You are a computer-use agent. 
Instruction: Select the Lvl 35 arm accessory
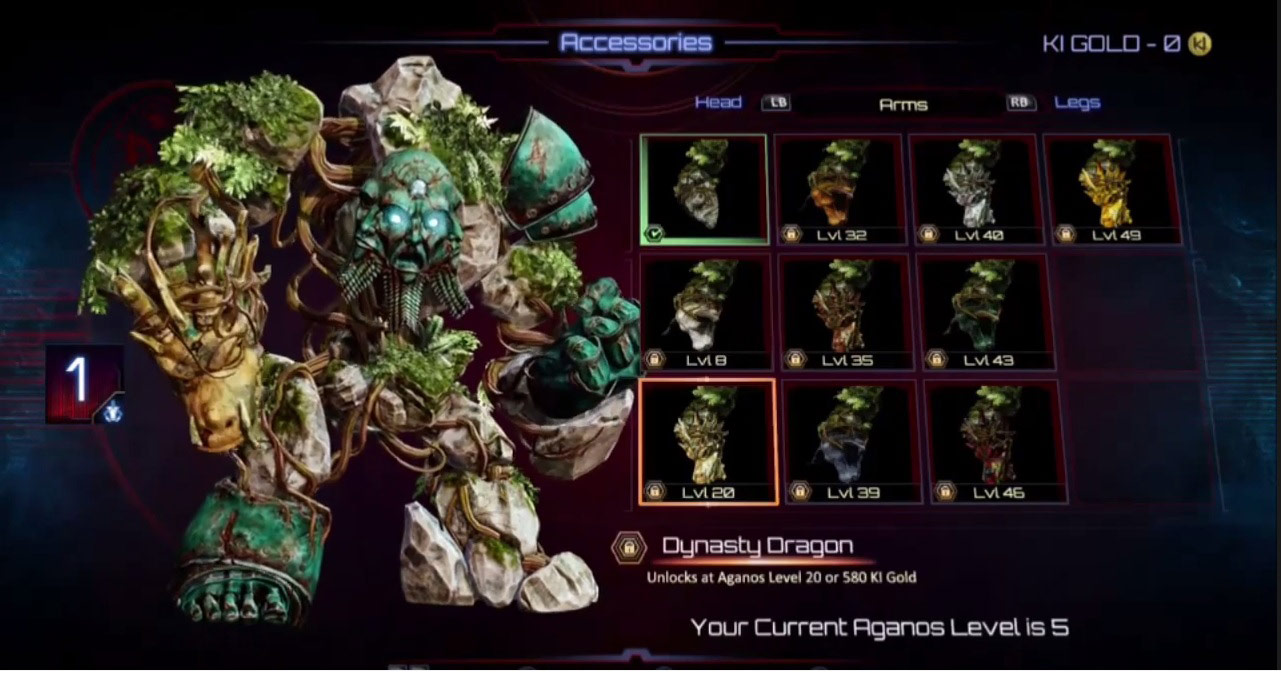click(845, 311)
